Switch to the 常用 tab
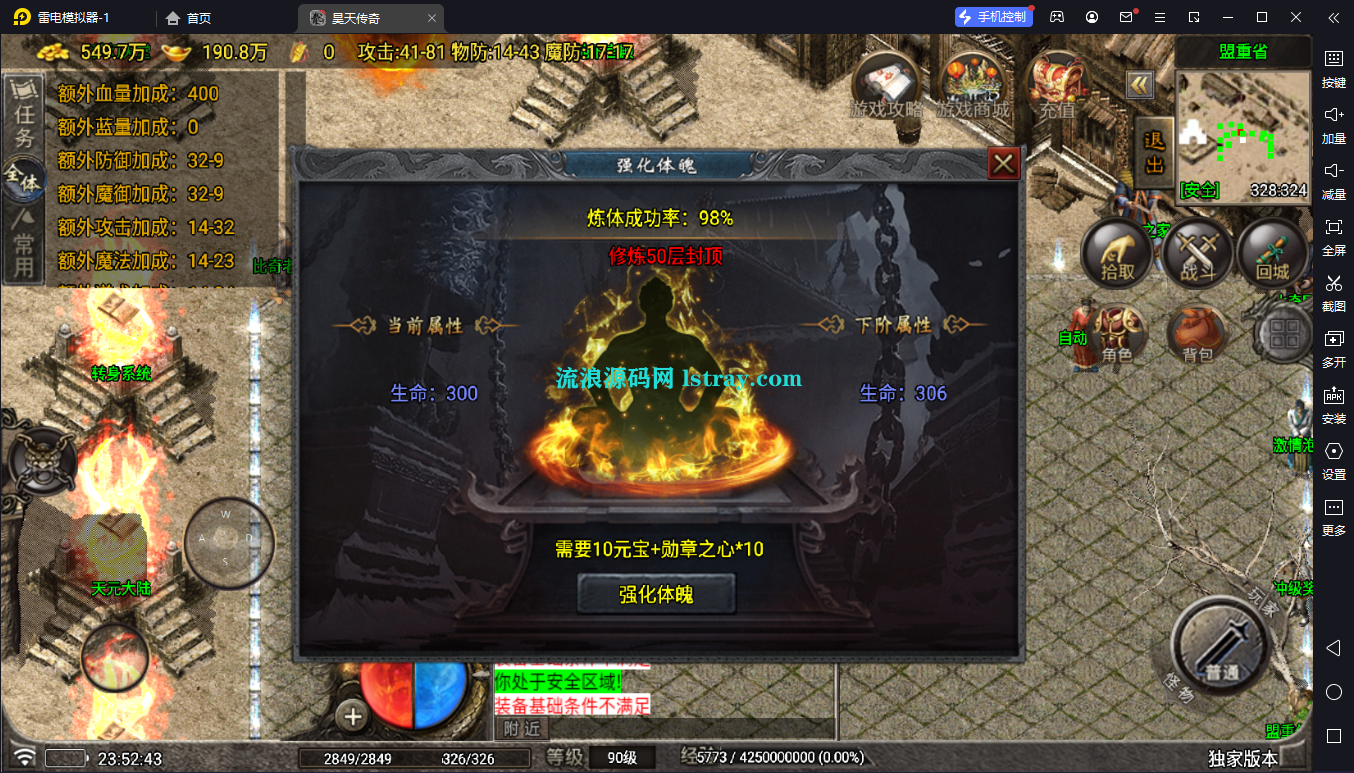 tap(24, 248)
